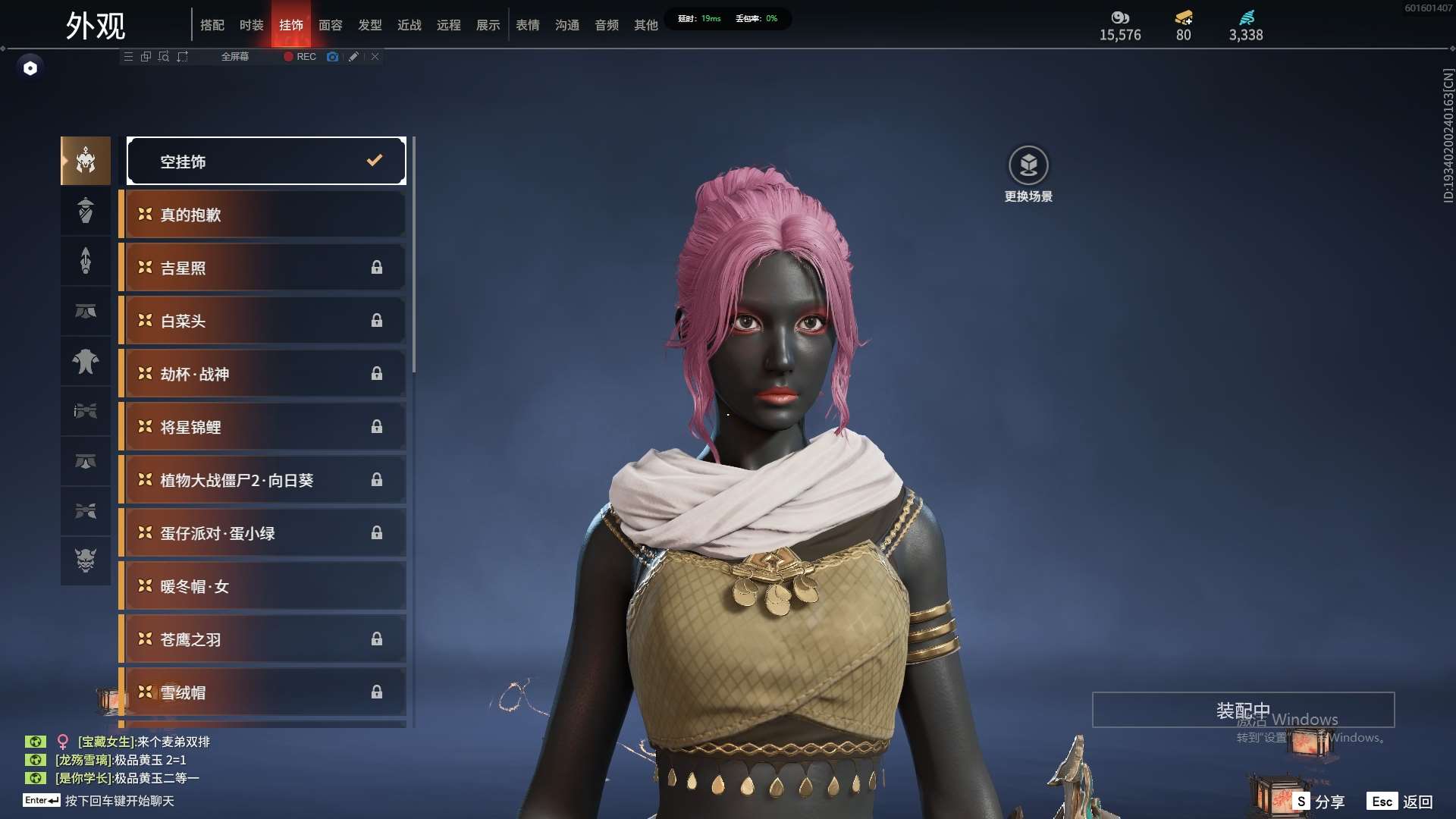Choose the 劫杯·战神 accessory
Screen dimensions: 1456x819
pyautogui.click(x=265, y=374)
